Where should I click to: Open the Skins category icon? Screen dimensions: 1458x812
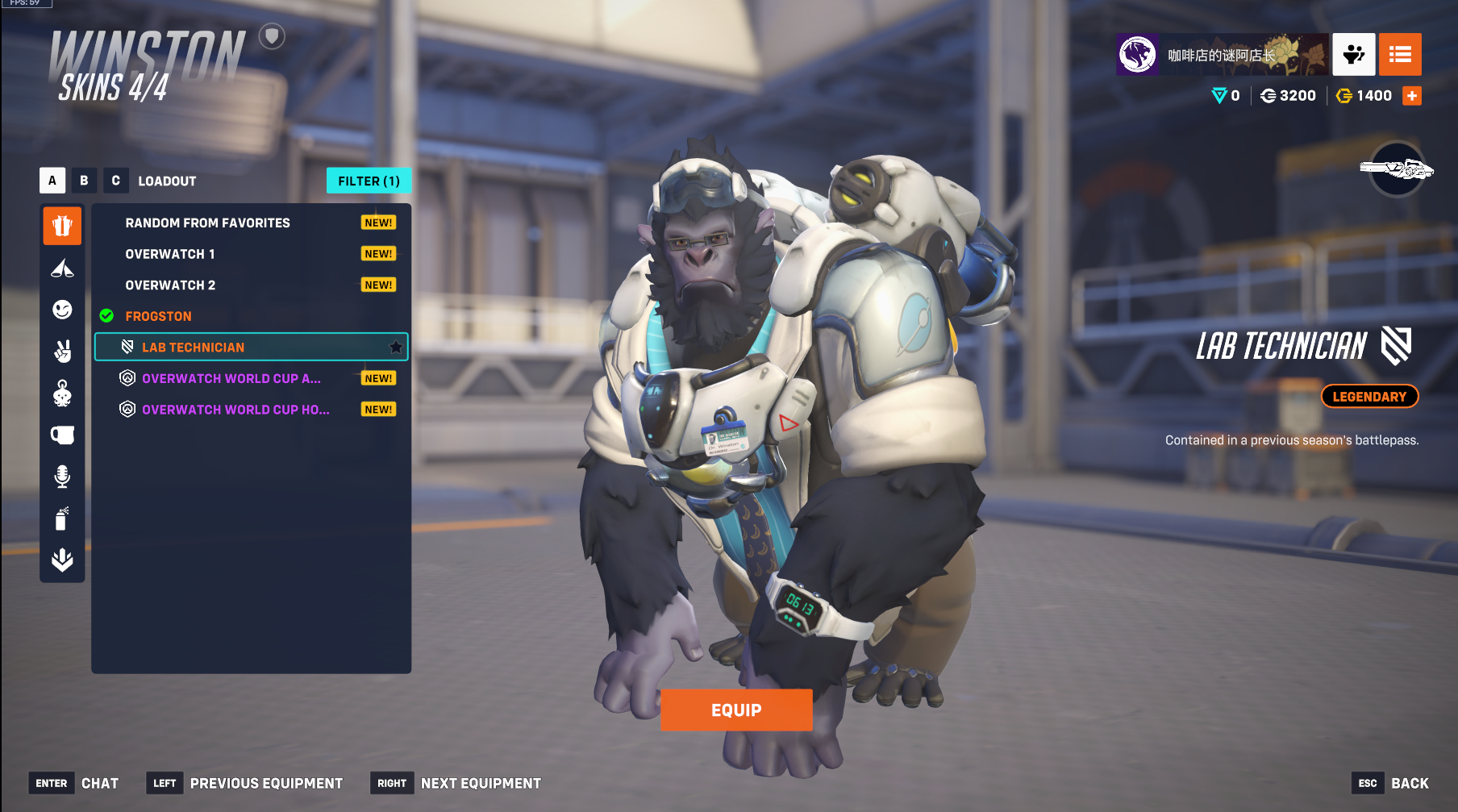click(62, 226)
